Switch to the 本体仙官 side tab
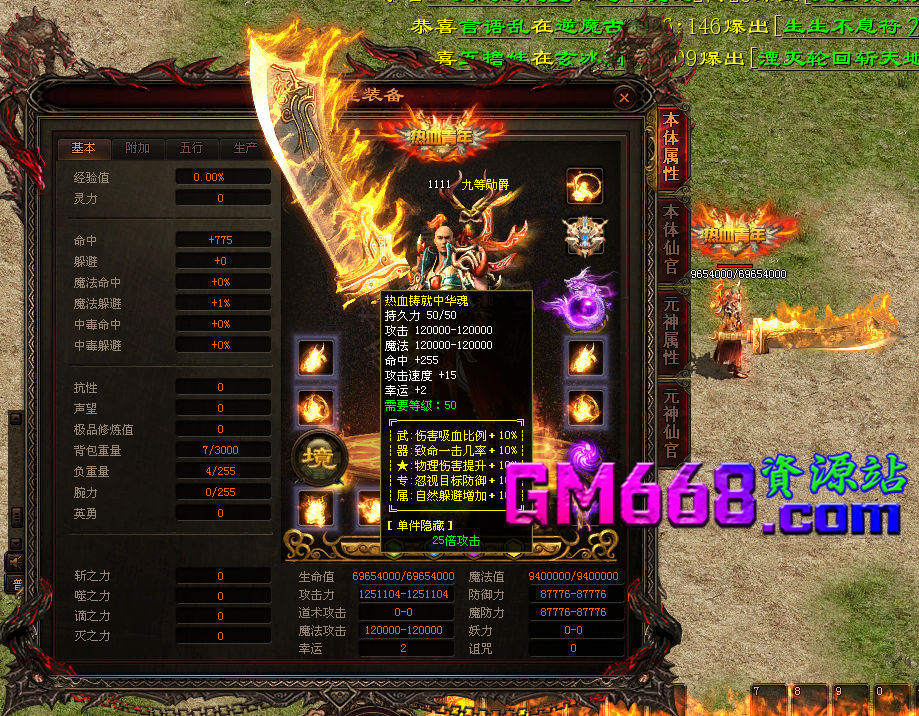Image resolution: width=919 pixels, height=716 pixels. [671, 240]
